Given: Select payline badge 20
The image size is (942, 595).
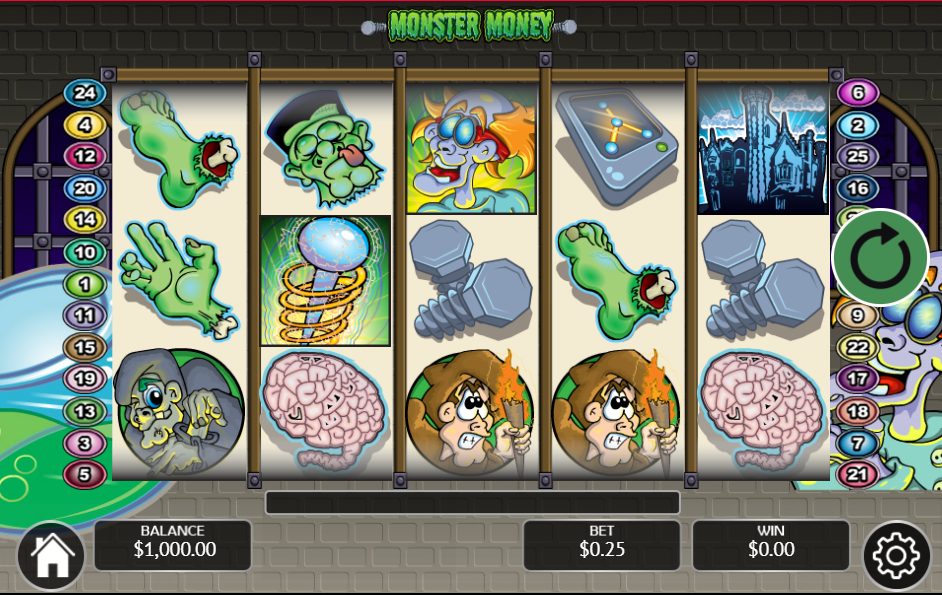Looking at the screenshot, I should (85, 188).
